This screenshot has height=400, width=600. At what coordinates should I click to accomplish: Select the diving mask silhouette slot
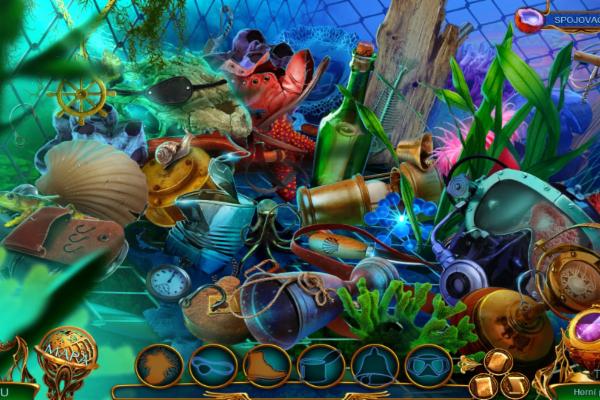pos(429,366)
